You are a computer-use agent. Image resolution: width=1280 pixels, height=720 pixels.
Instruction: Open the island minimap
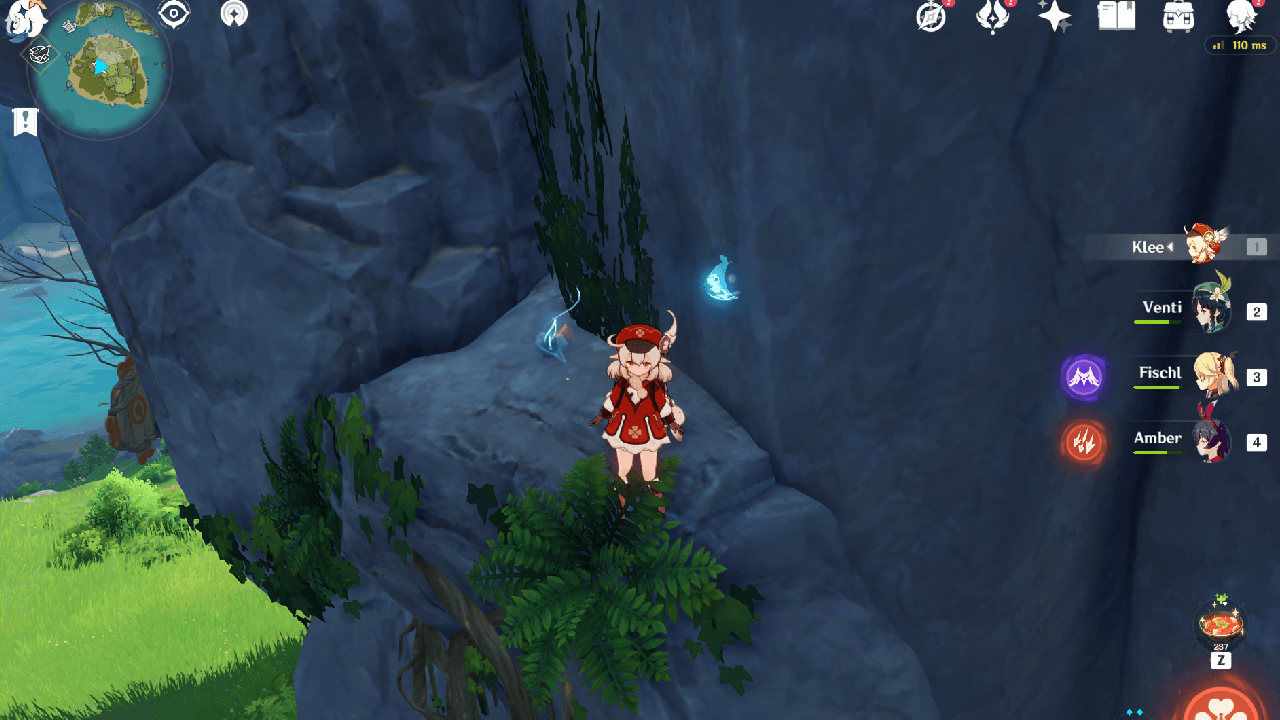[106, 70]
